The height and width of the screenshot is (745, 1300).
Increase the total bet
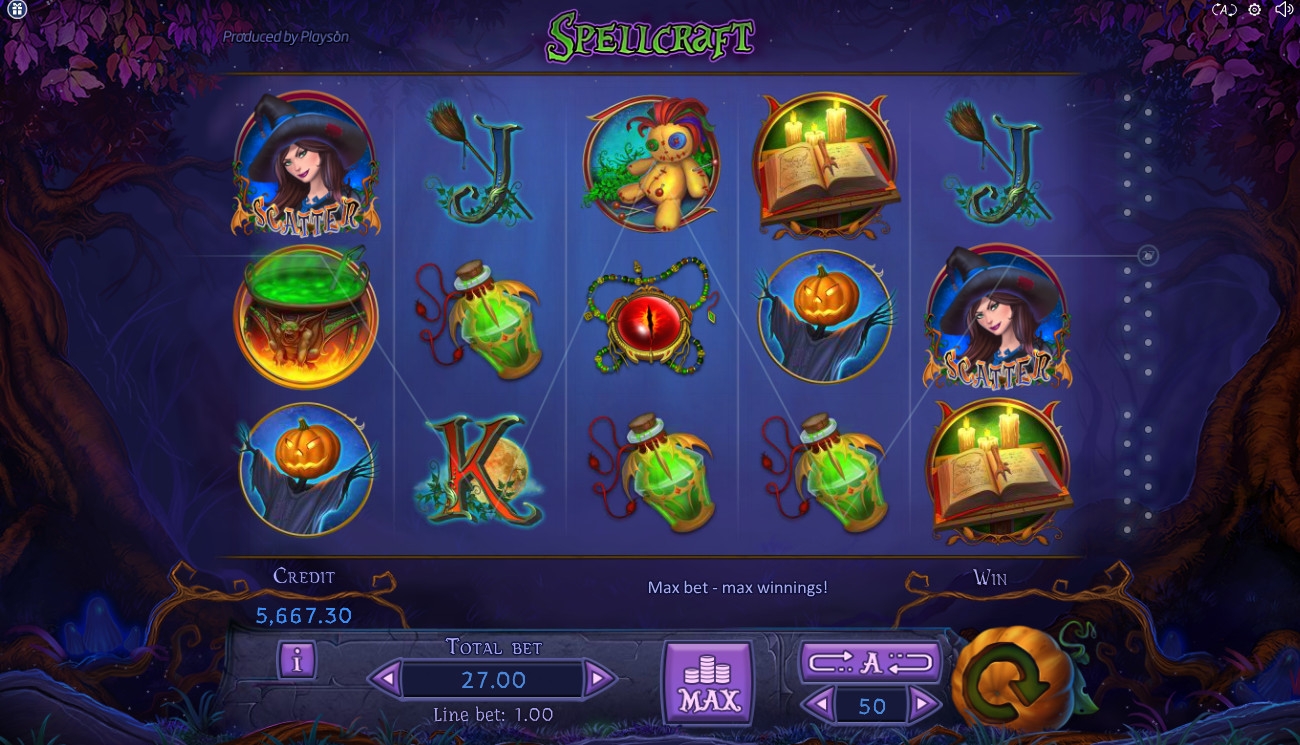(598, 680)
